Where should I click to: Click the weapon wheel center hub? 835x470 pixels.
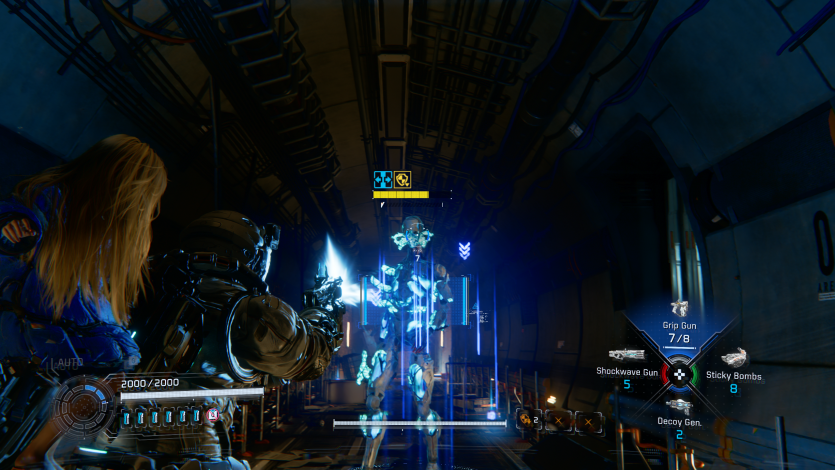tap(680, 374)
